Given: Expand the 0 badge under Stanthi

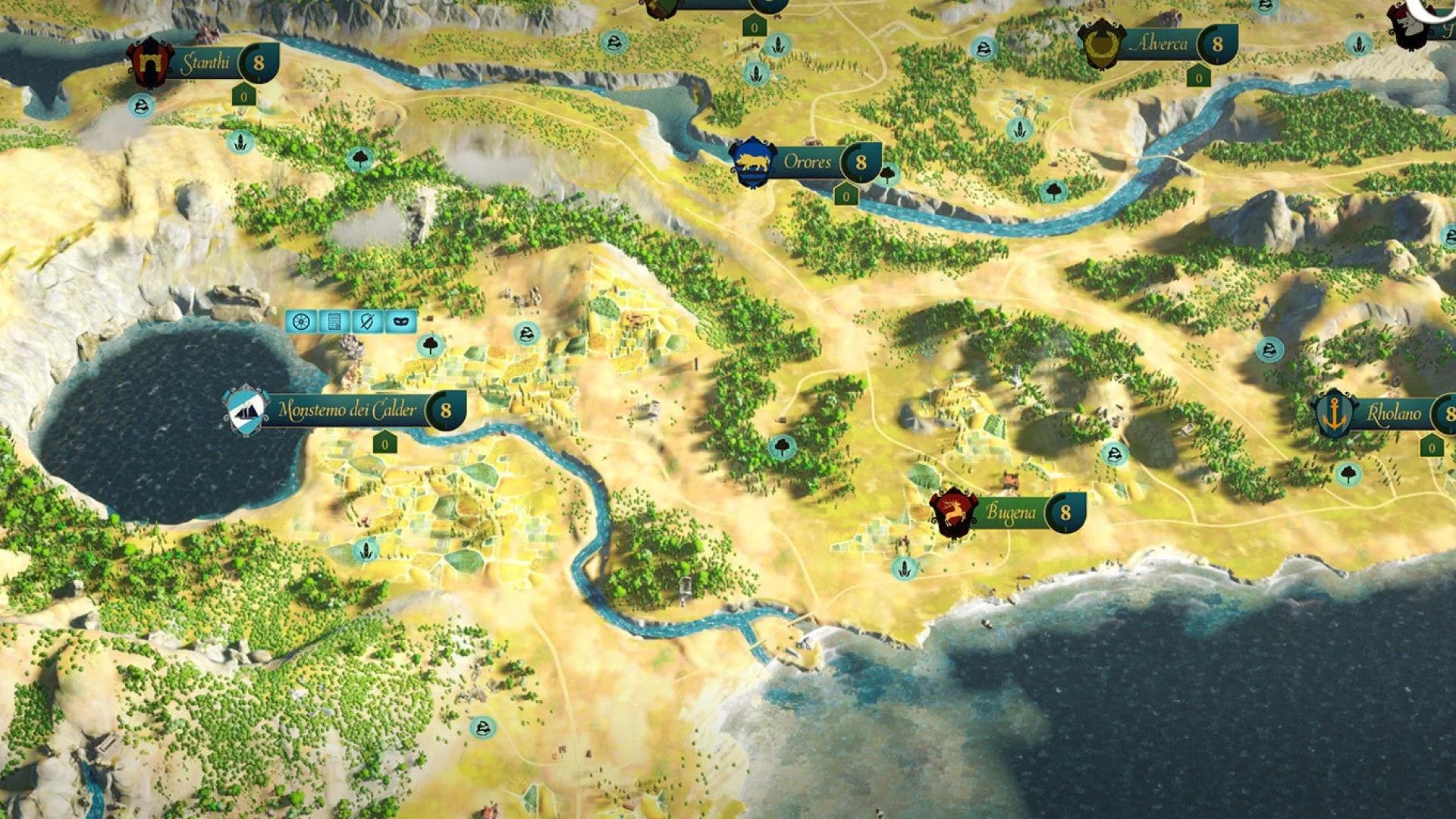Looking at the screenshot, I should tap(243, 95).
